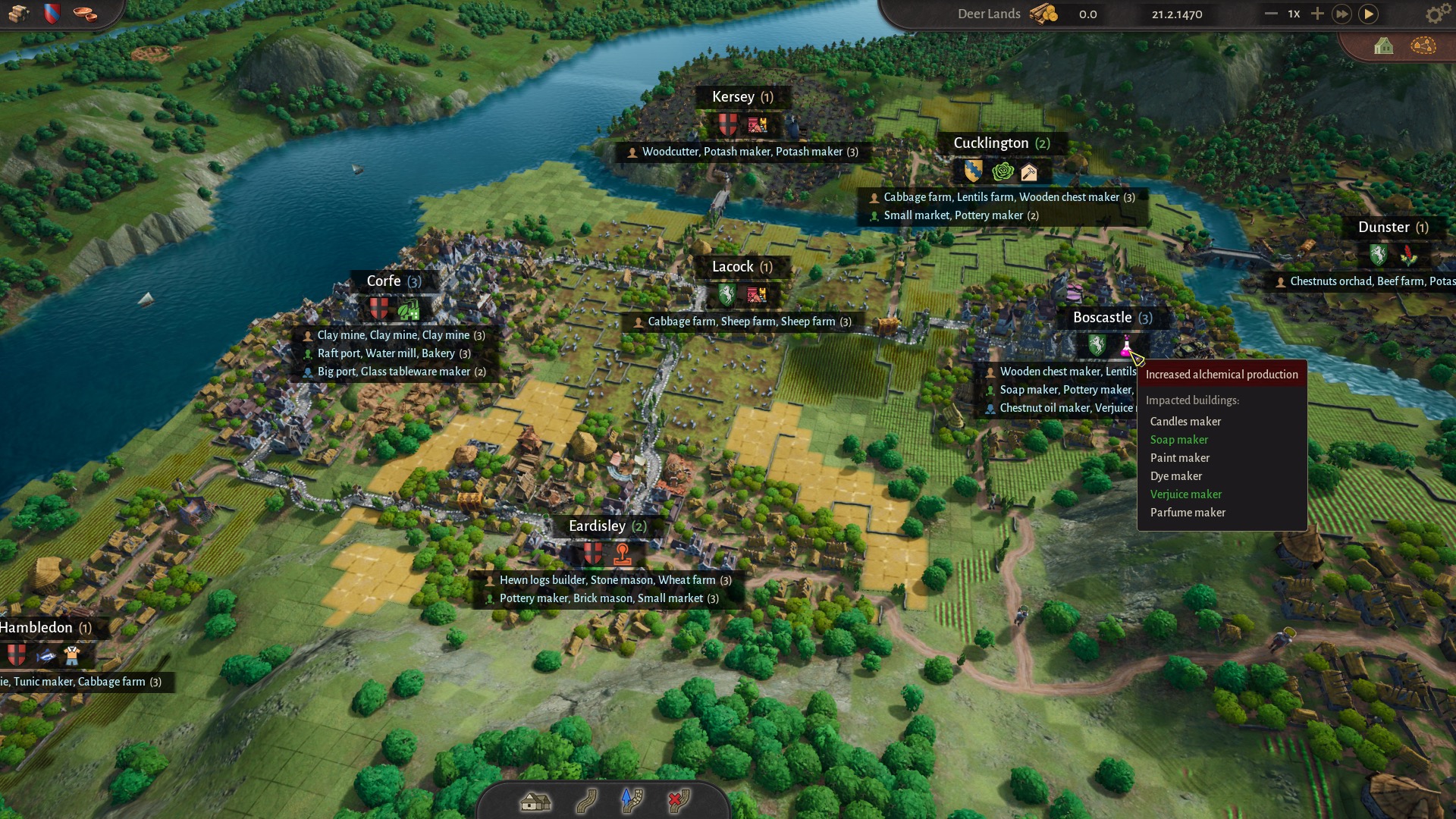Screen dimensions: 1456x819
Task: Toggle the village network overlay icon
Action: pos(1423,46)
